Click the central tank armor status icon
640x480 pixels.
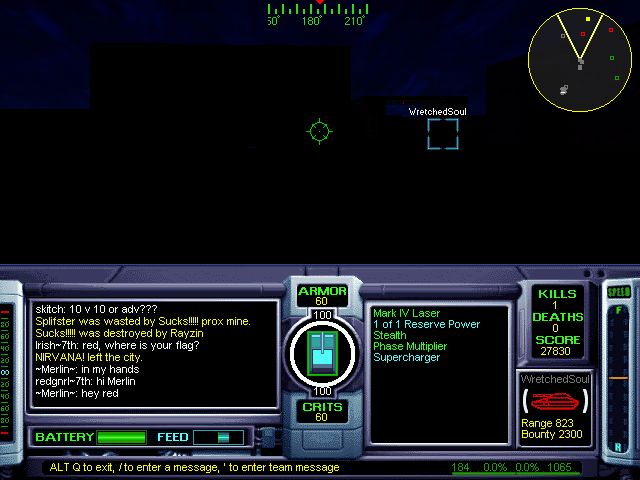[x=322, y=352]
